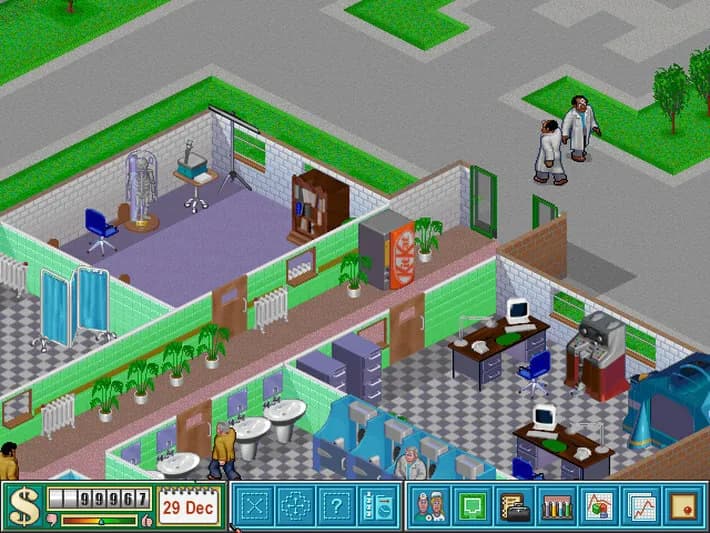
Task: Open the build room blueprint button
Action: click(x=254, y=506)
